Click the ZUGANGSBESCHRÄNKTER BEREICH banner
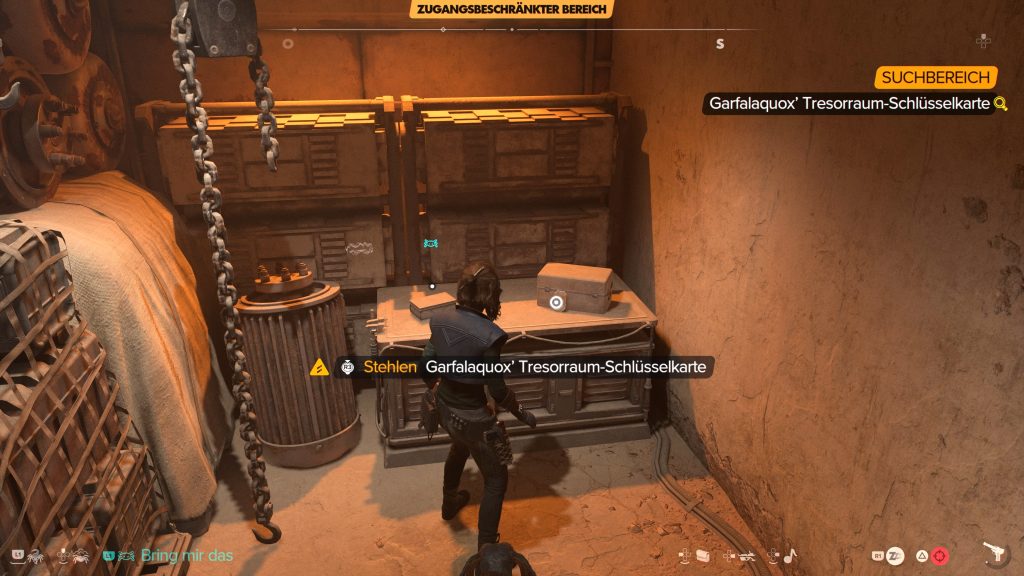The image size is (1024, 576). tap(511, 10)
